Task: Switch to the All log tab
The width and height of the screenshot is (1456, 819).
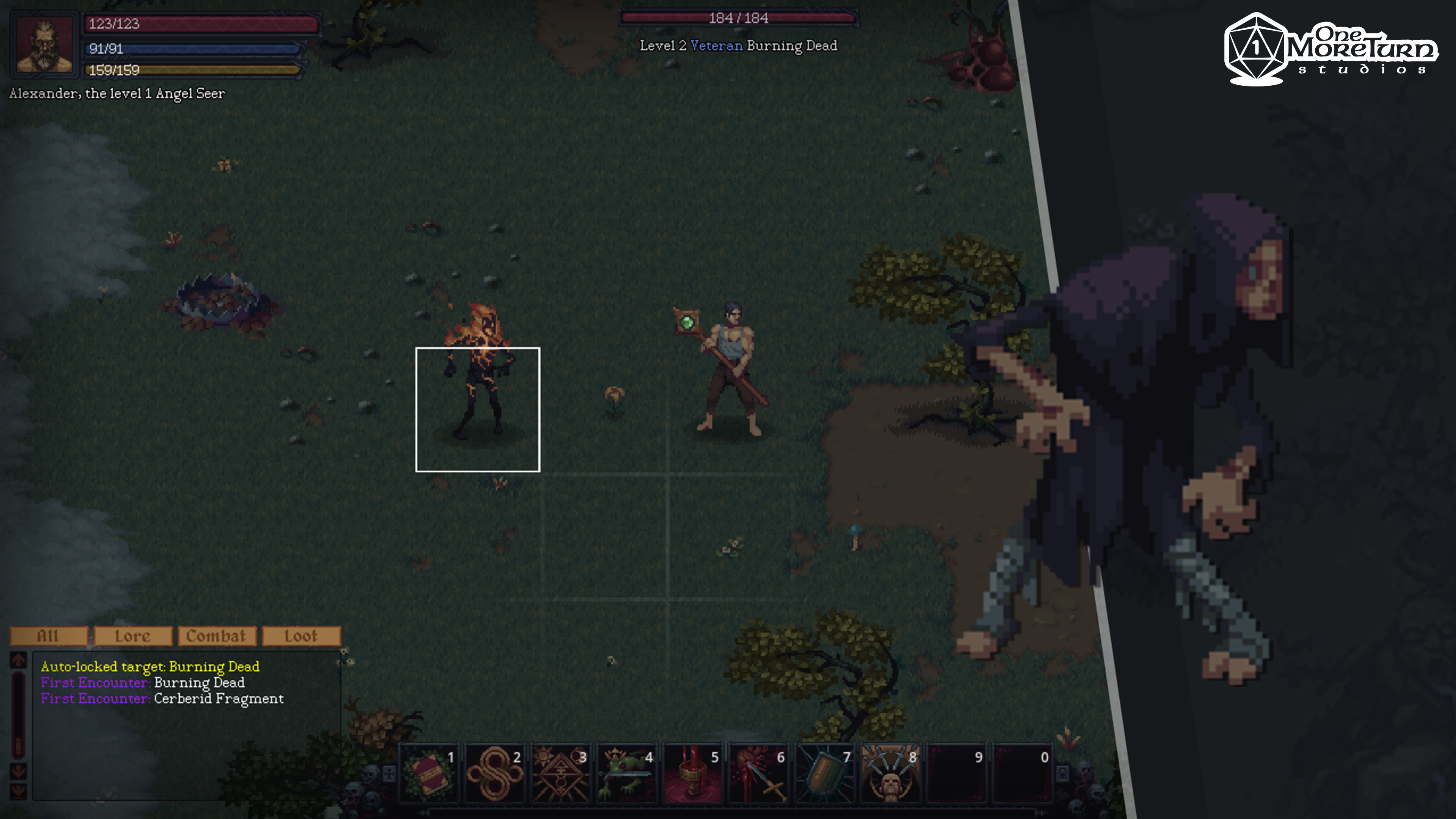Action: [49, 636]
